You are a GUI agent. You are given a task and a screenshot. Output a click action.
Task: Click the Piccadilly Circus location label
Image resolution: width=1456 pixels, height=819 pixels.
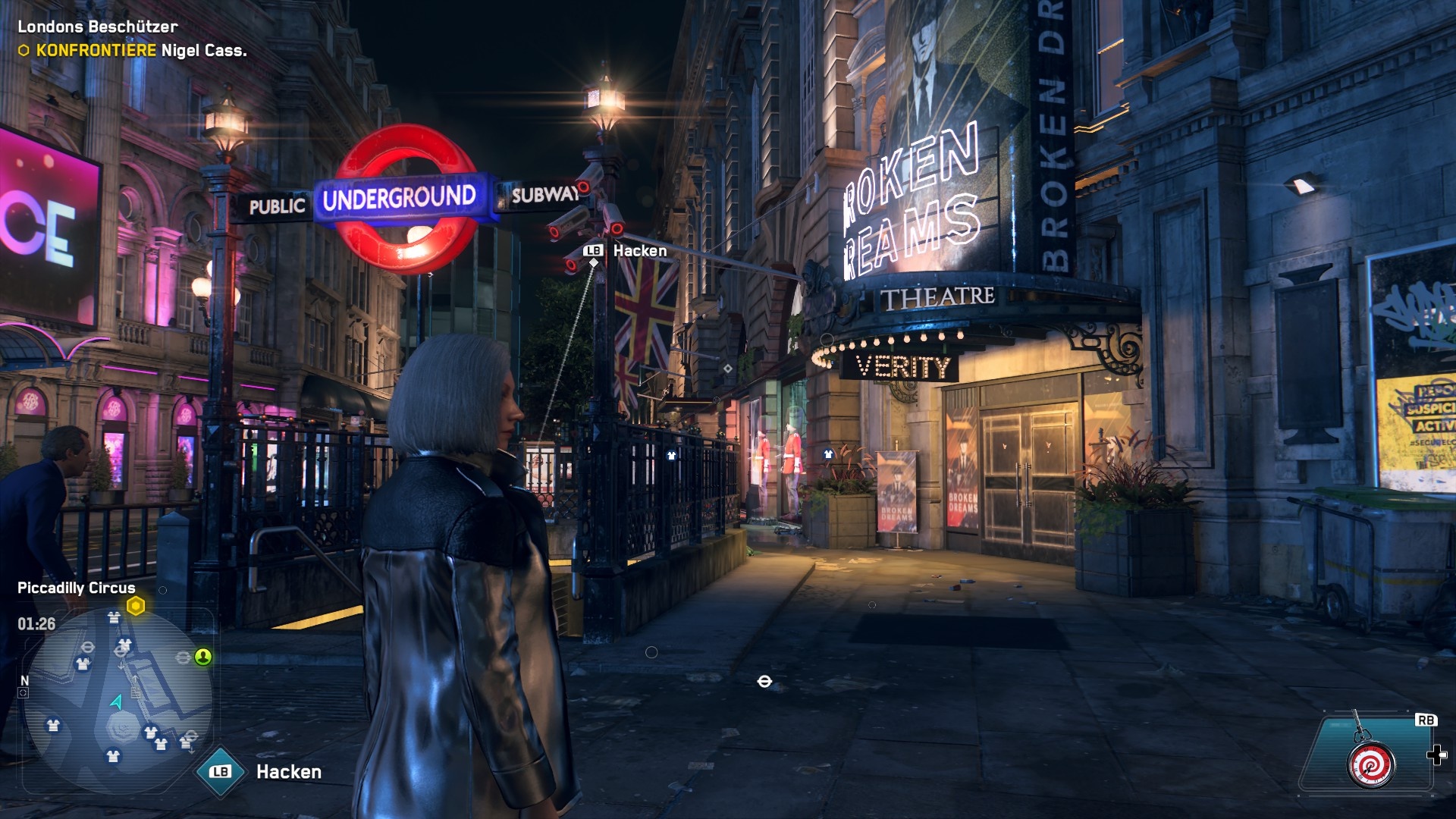(74, 587)
